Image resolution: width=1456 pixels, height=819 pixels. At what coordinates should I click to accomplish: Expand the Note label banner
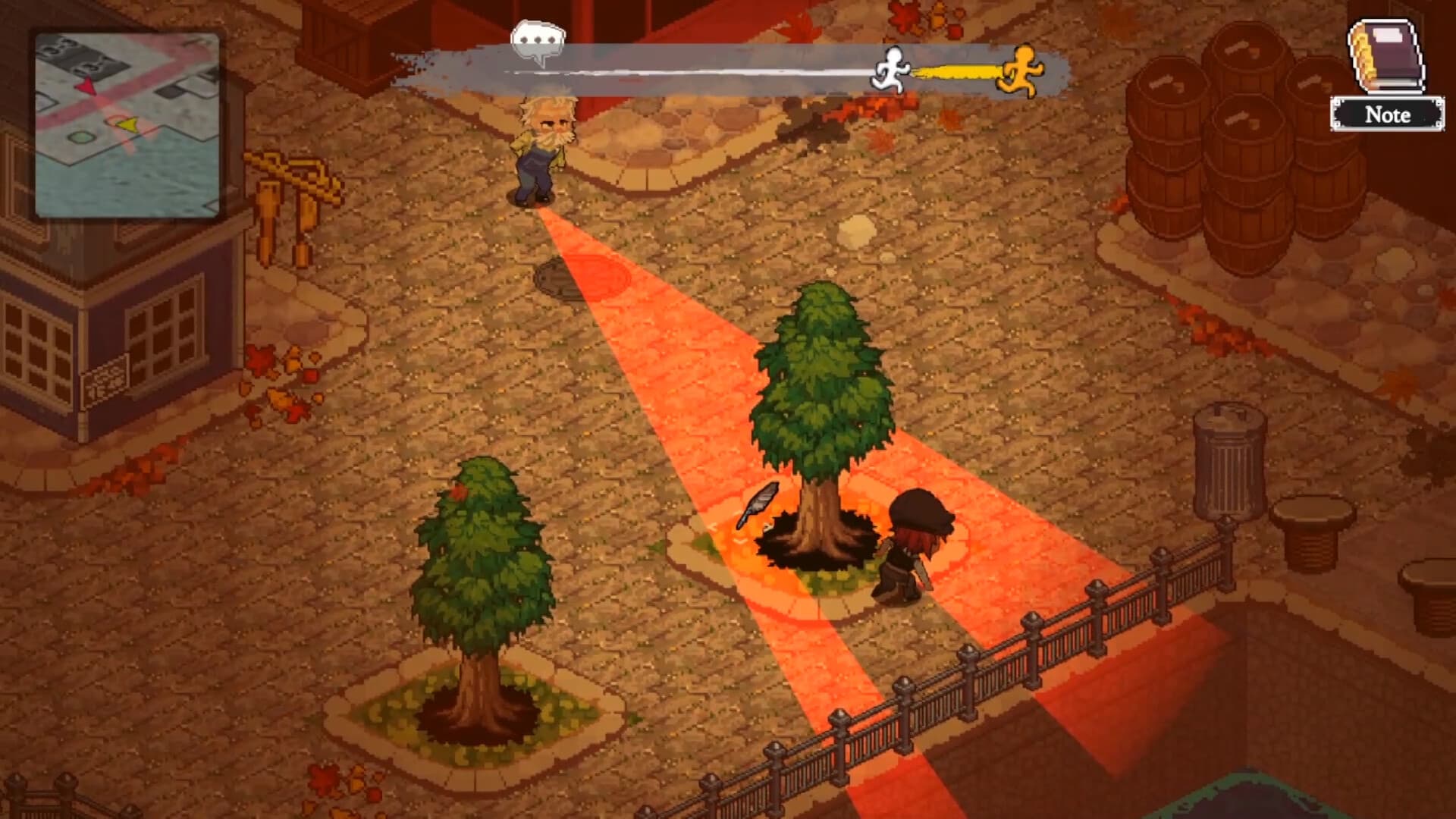(x=1387, y=115)
